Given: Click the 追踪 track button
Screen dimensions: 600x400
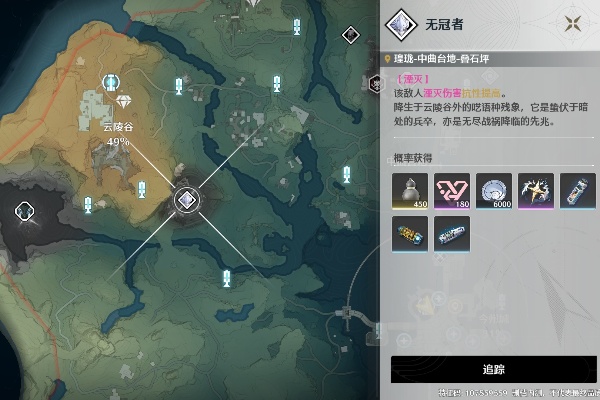Looking at the screenshot, I should tap(492, 369).
